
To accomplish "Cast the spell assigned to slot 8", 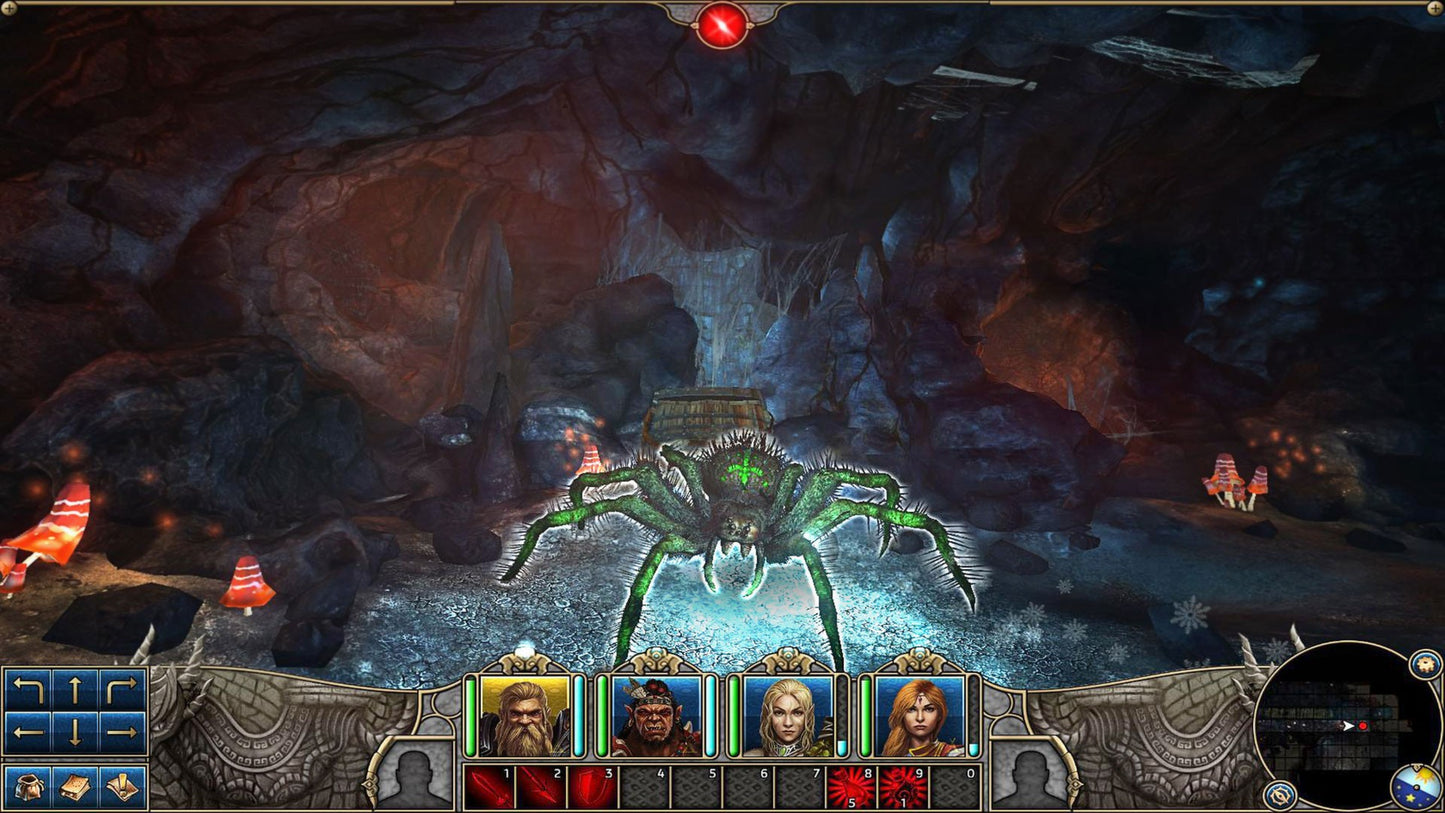I will (x=852, y=788).
